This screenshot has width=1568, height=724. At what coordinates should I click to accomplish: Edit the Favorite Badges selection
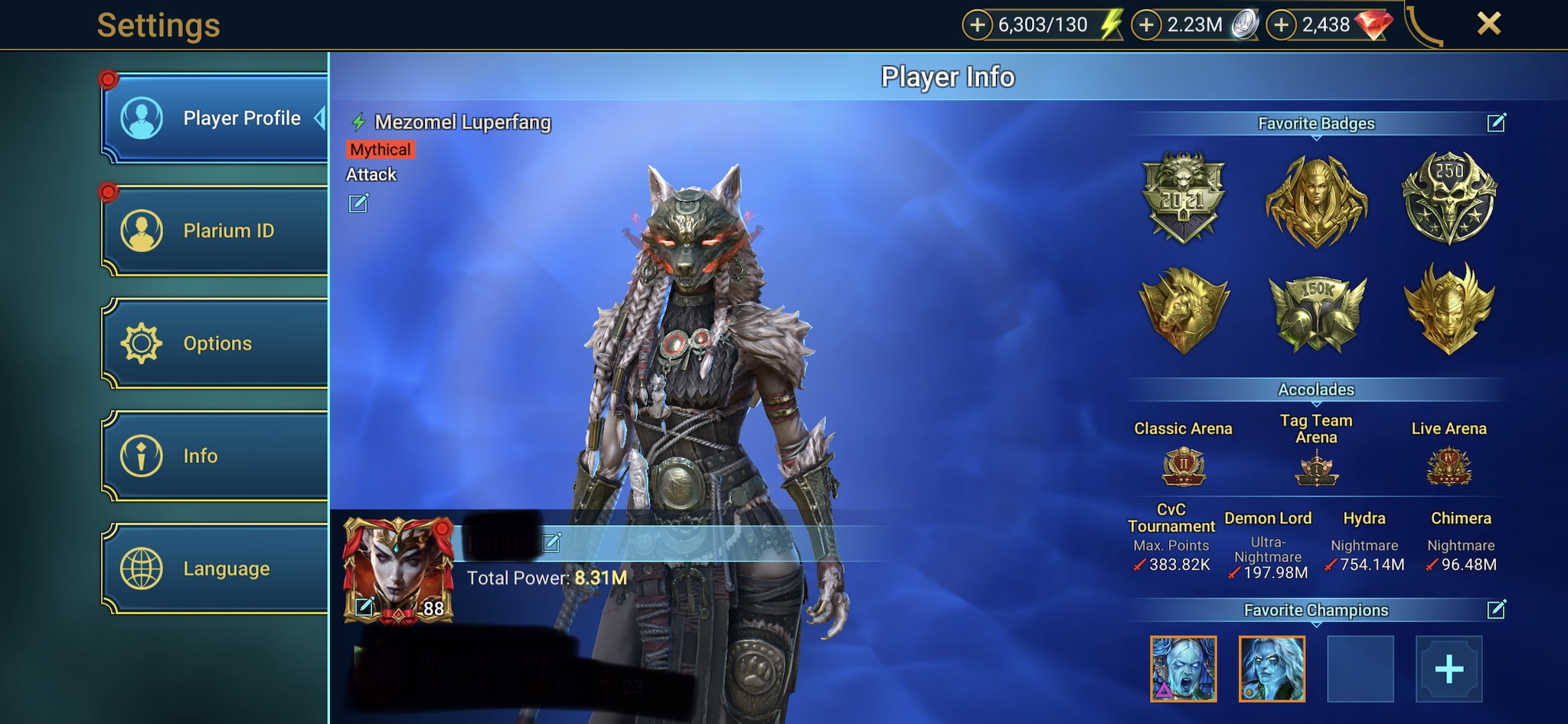(x=1496, y=122)
